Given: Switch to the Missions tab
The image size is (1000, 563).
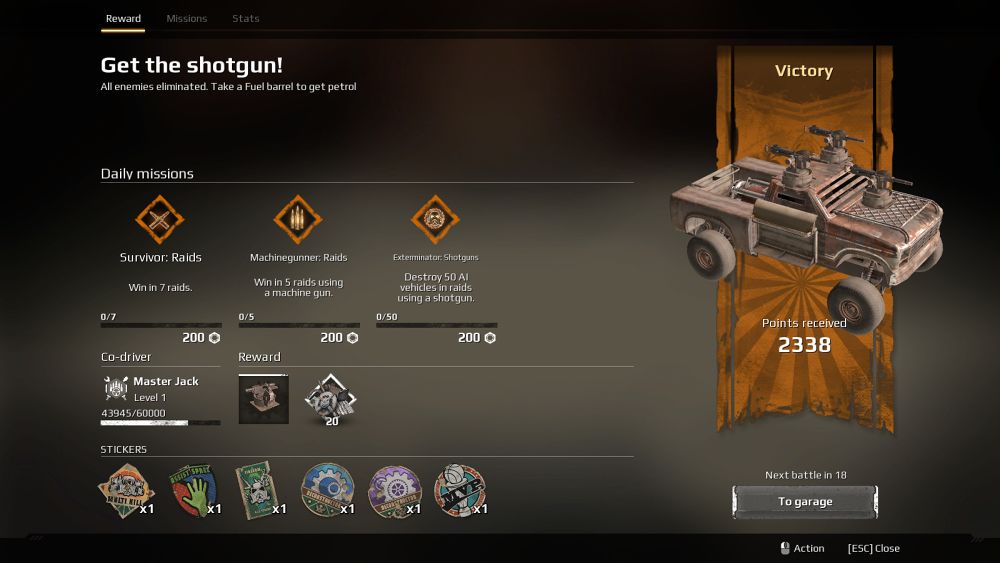Looking at the screenshot, I should pyautogui.click(x=187, y=19).
